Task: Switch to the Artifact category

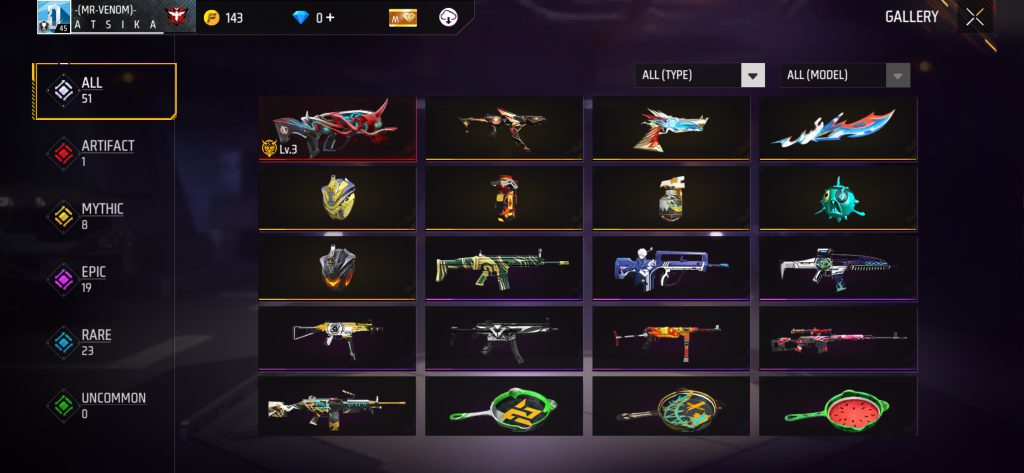Action: [x=104, y=153]
